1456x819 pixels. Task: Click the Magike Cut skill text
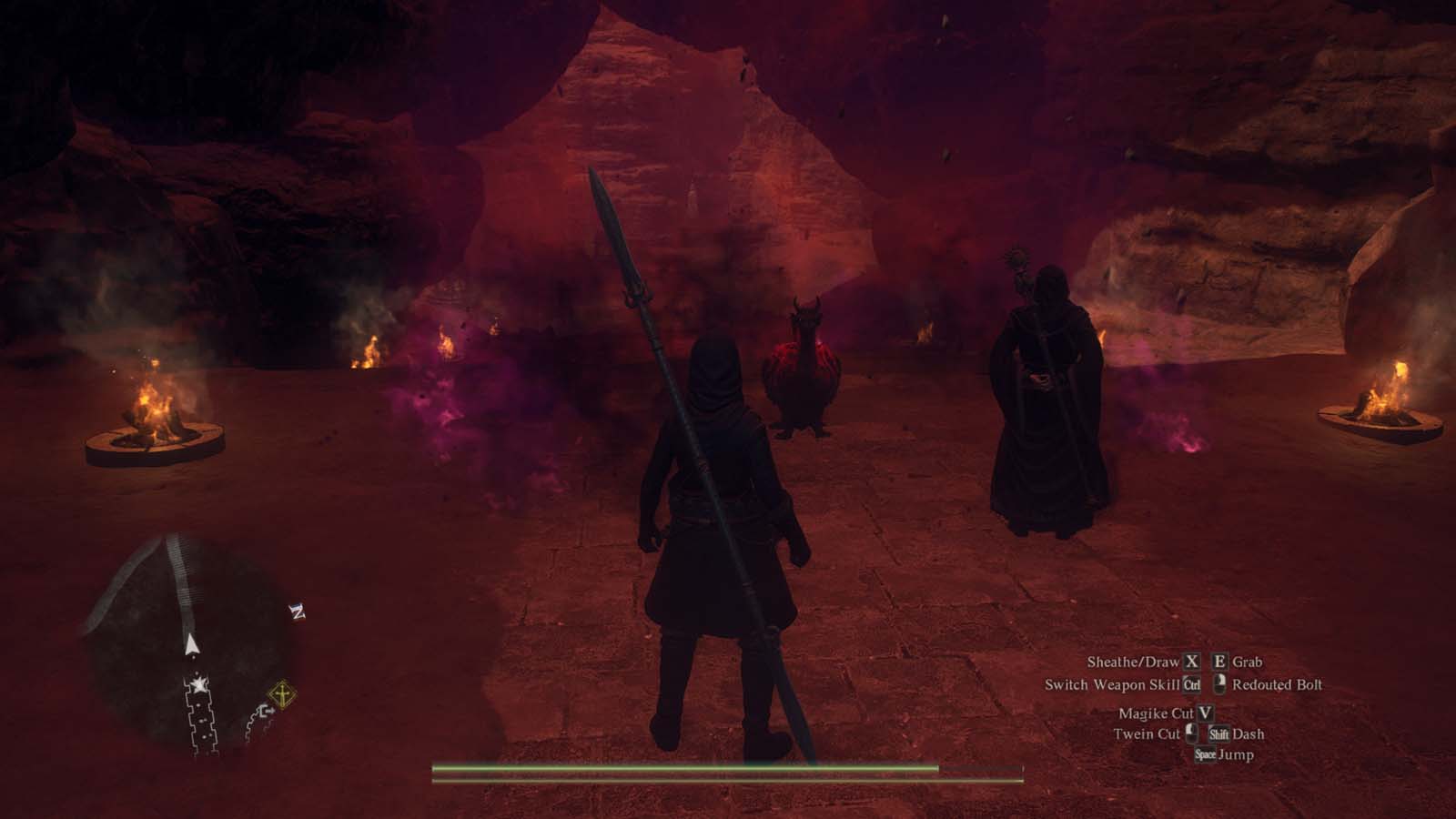point(1157,713)
